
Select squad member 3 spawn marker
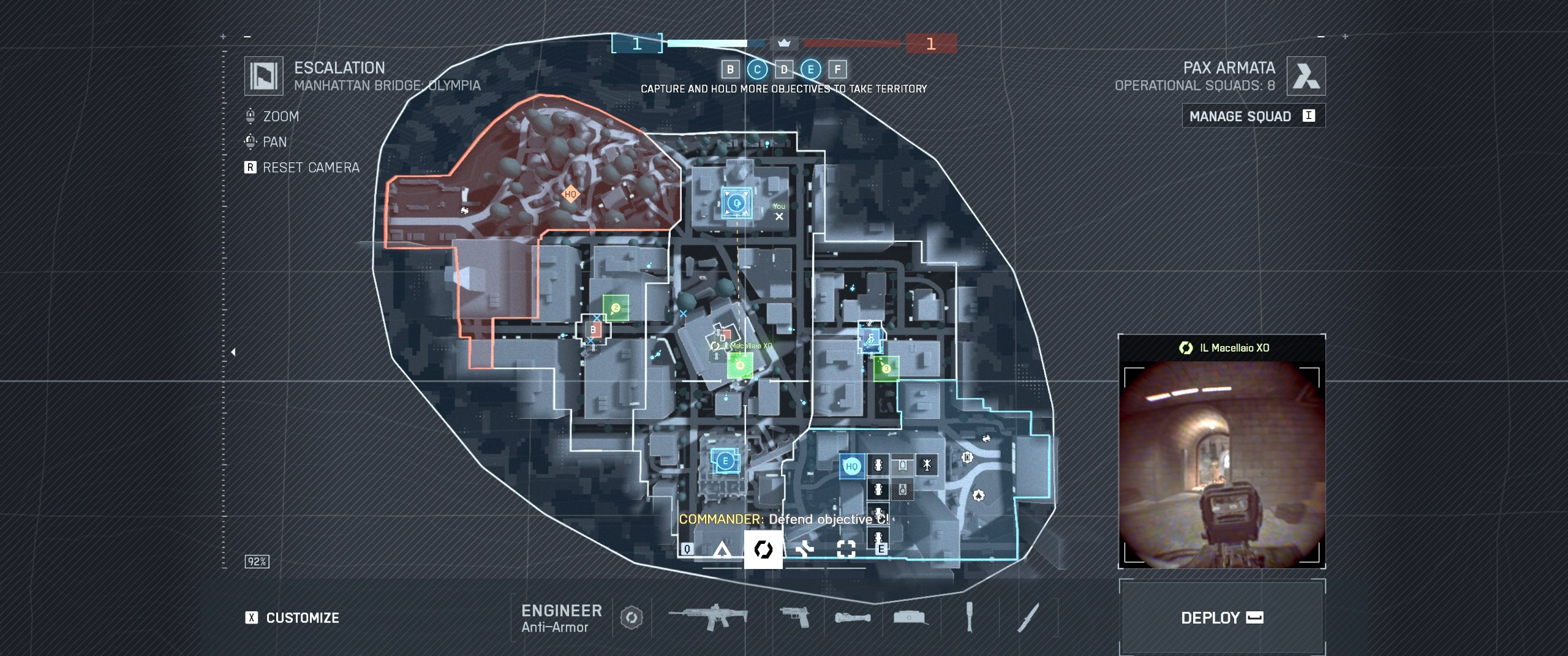[x=886, y=369]
